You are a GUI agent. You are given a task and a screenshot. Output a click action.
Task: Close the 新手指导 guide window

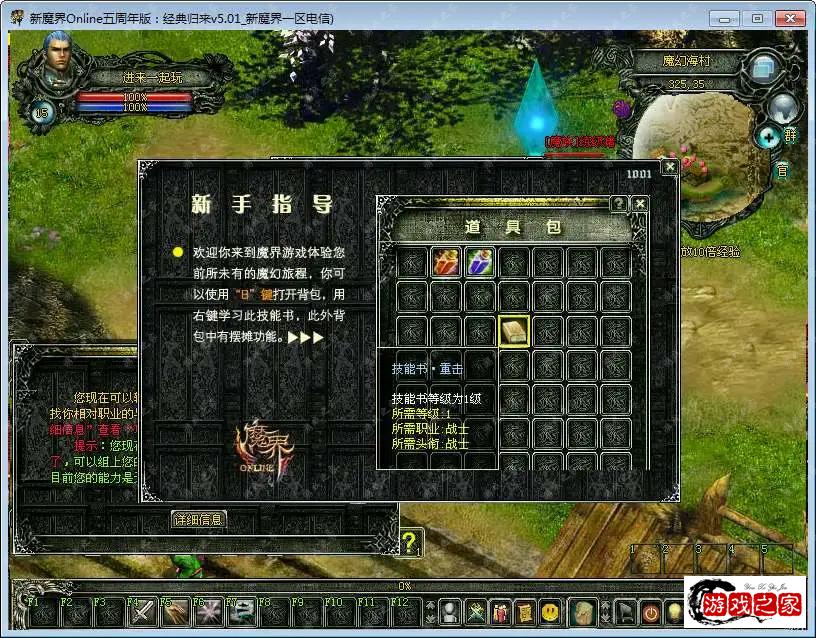(669, 167)
